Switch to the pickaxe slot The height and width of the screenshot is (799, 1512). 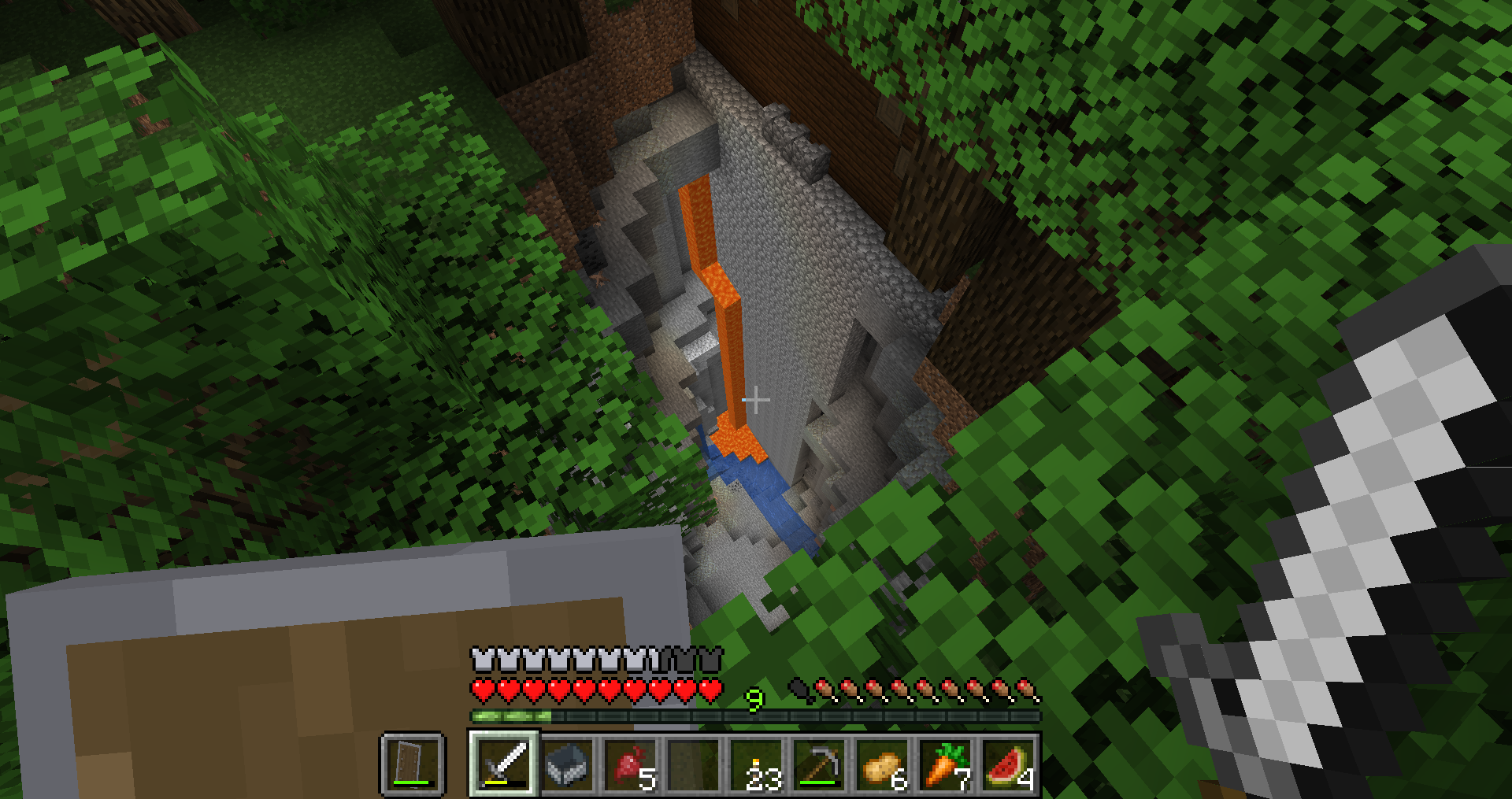[819, 764]
